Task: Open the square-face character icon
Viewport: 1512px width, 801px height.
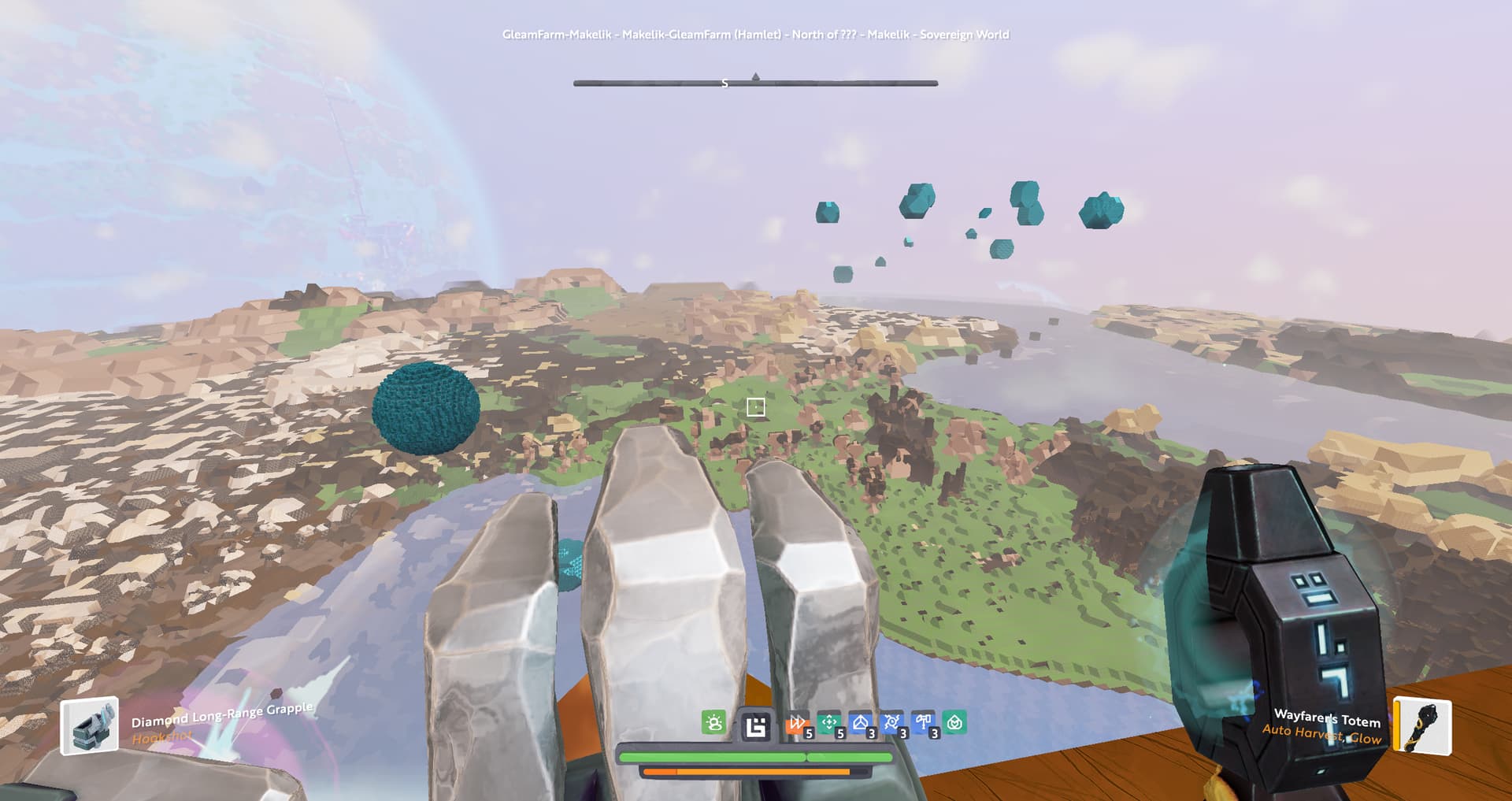Action: (x=755, y=725)
